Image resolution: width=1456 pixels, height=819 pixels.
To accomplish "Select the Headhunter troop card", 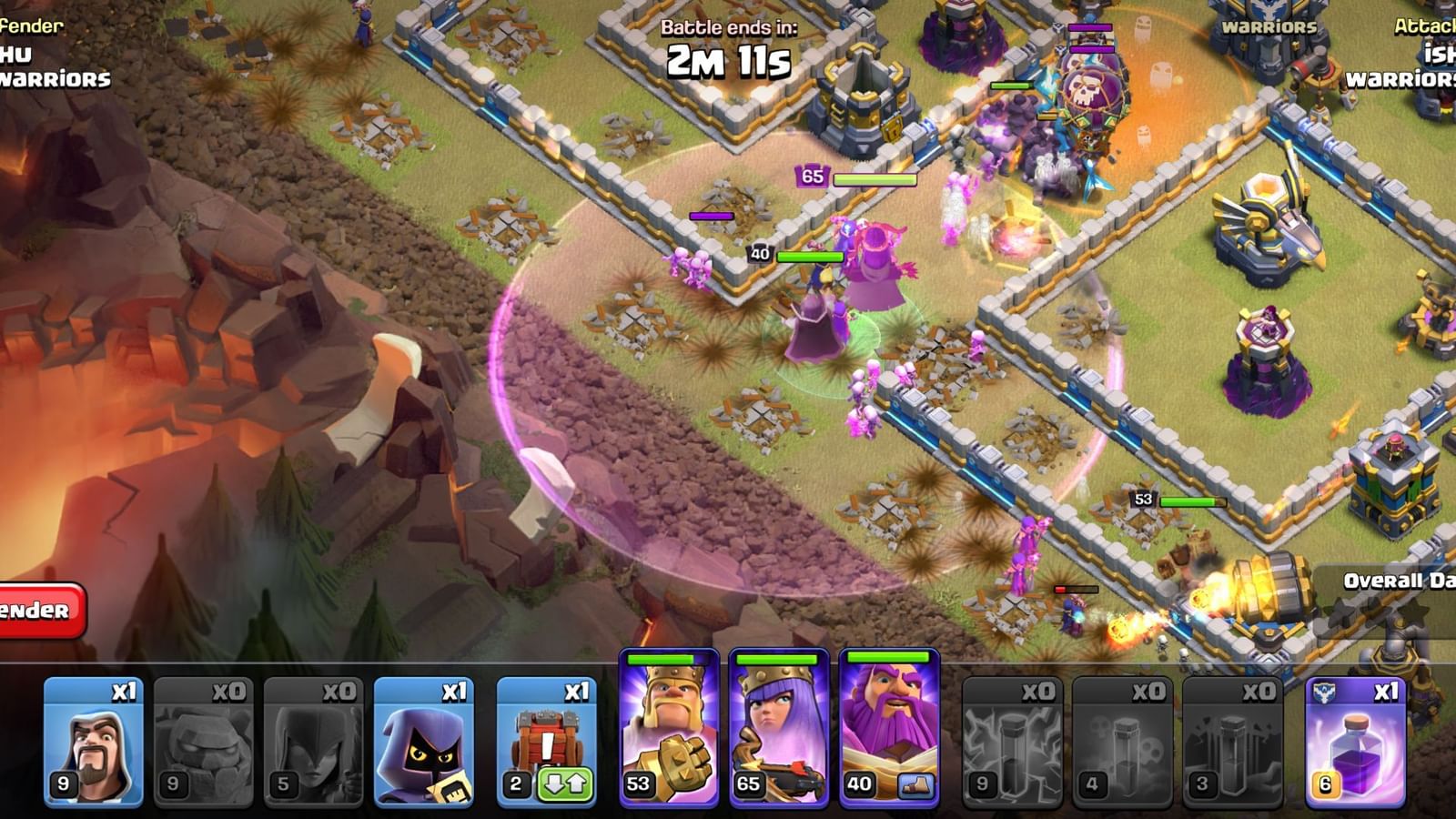I will (428, 737).
